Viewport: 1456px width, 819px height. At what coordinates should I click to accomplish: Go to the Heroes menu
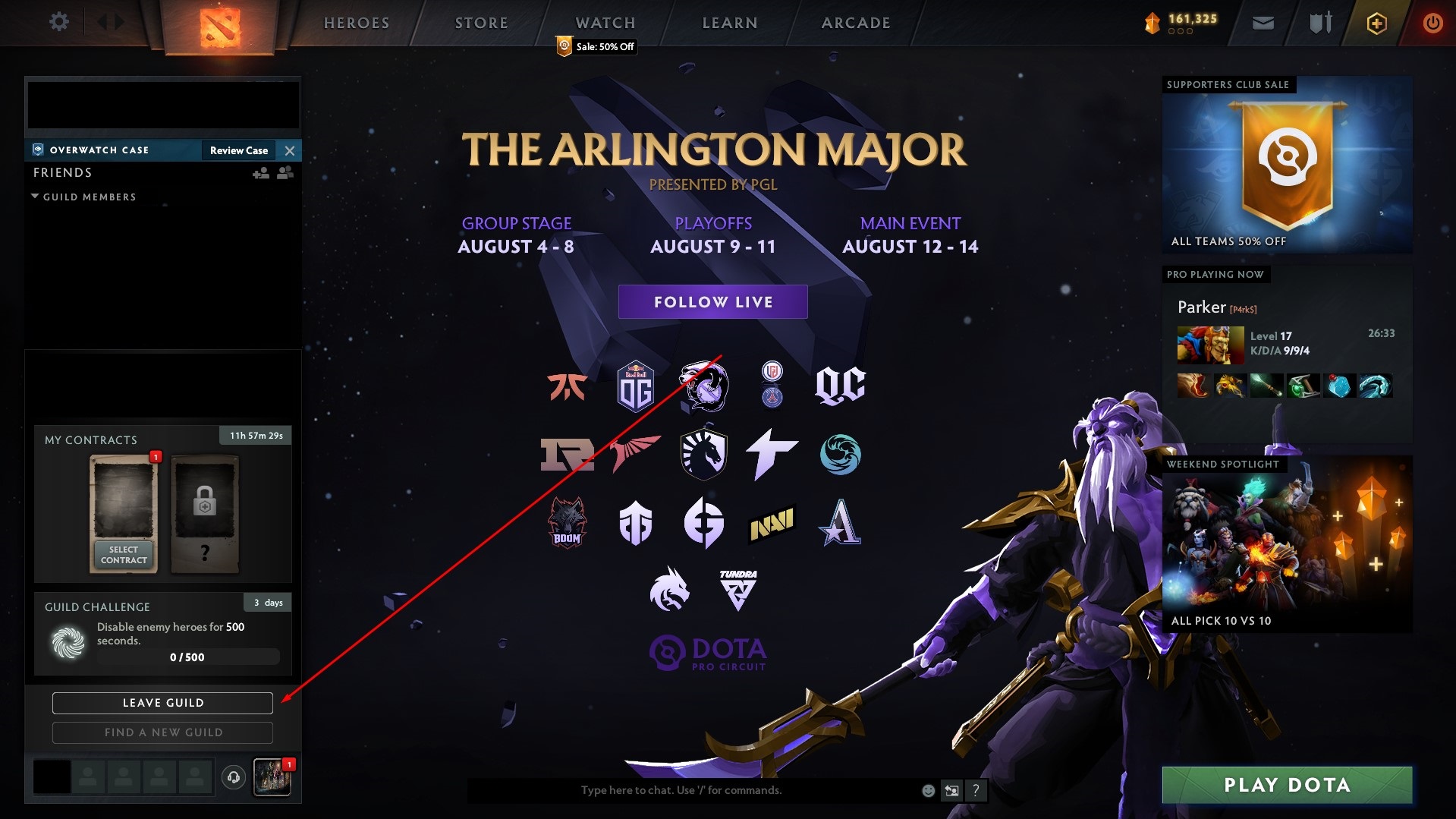pyautogui.click(x=357, y=23)
